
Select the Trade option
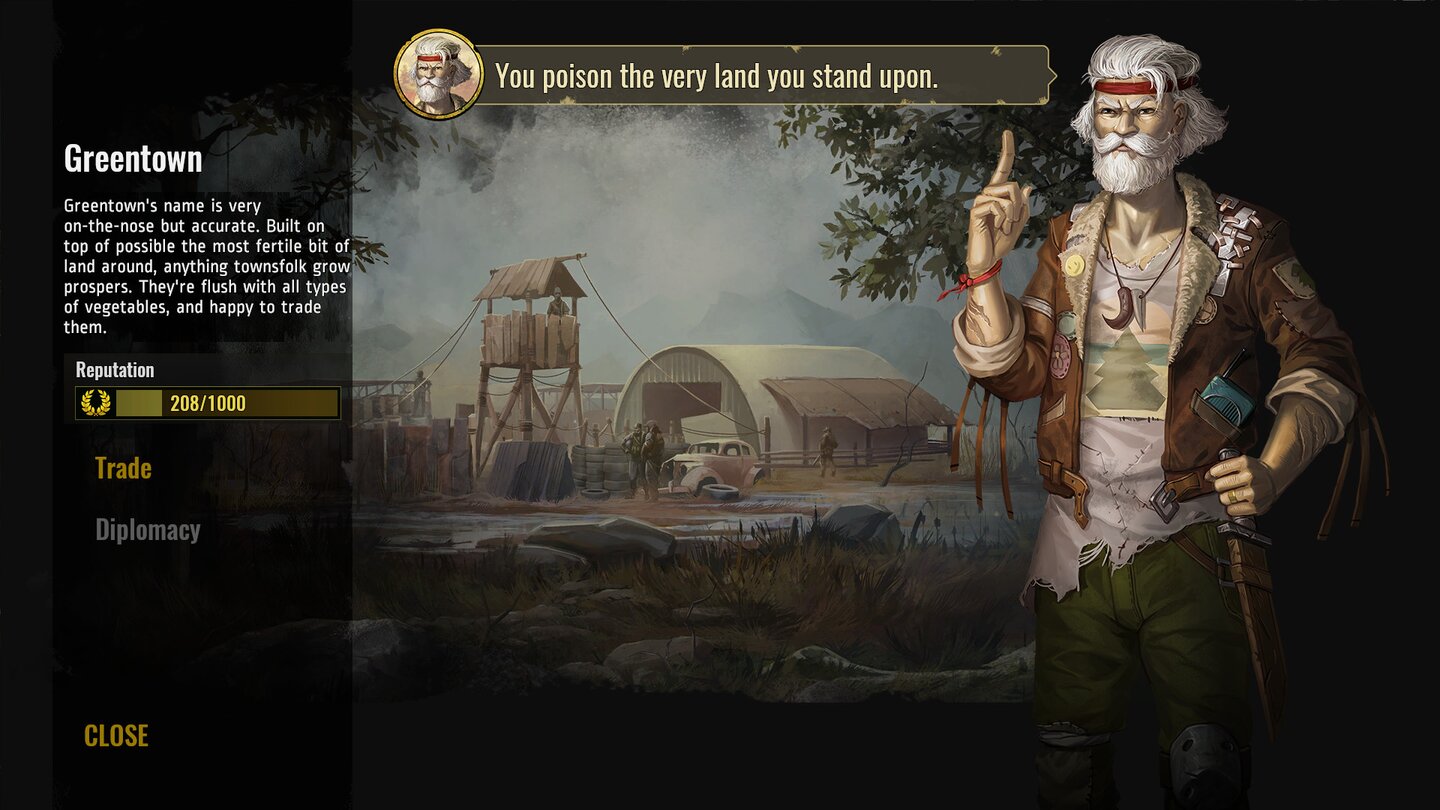pyautogui.click(x=122, y=467)
